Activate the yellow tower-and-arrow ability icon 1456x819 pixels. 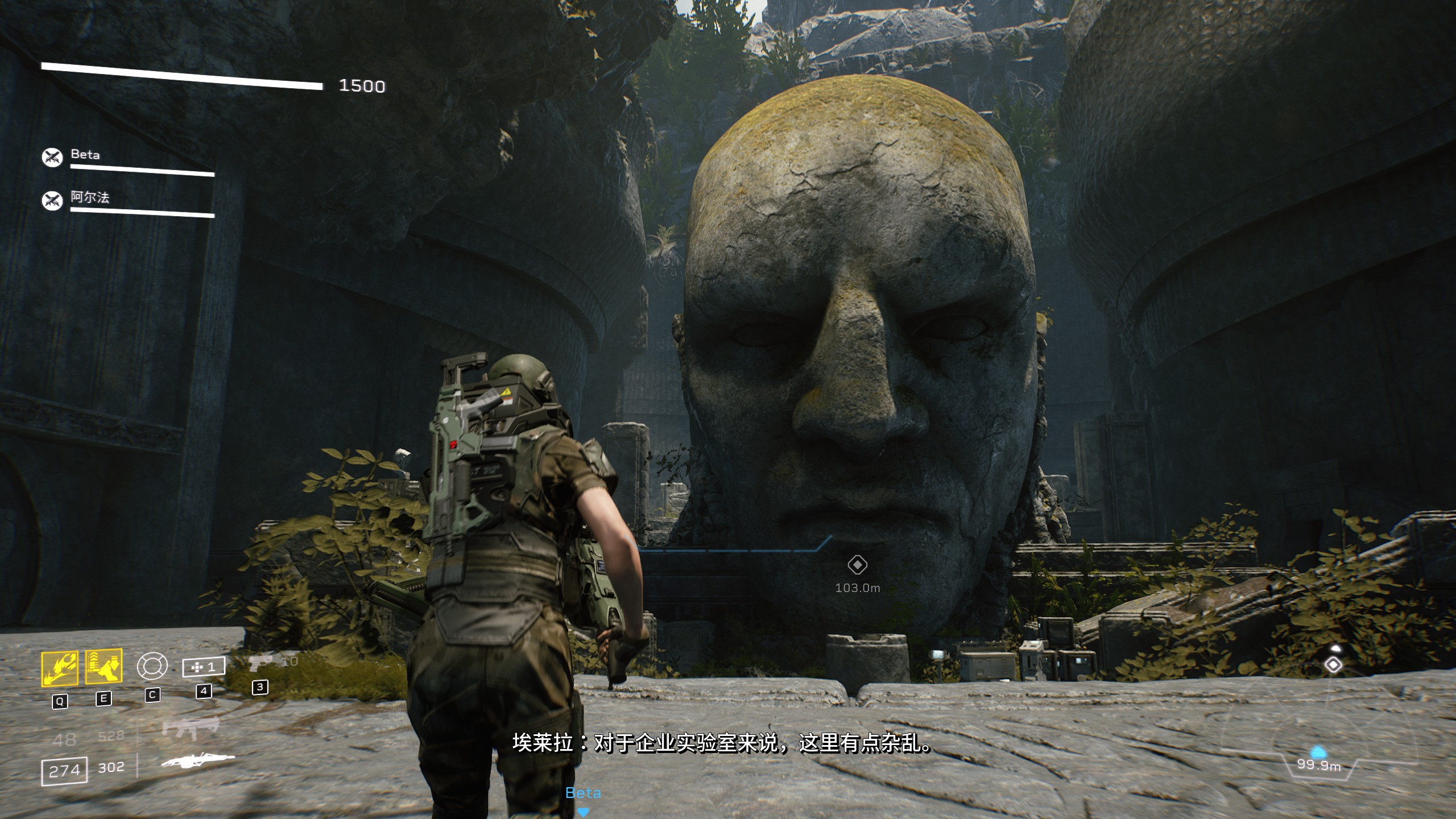click(x=104, y=667)
